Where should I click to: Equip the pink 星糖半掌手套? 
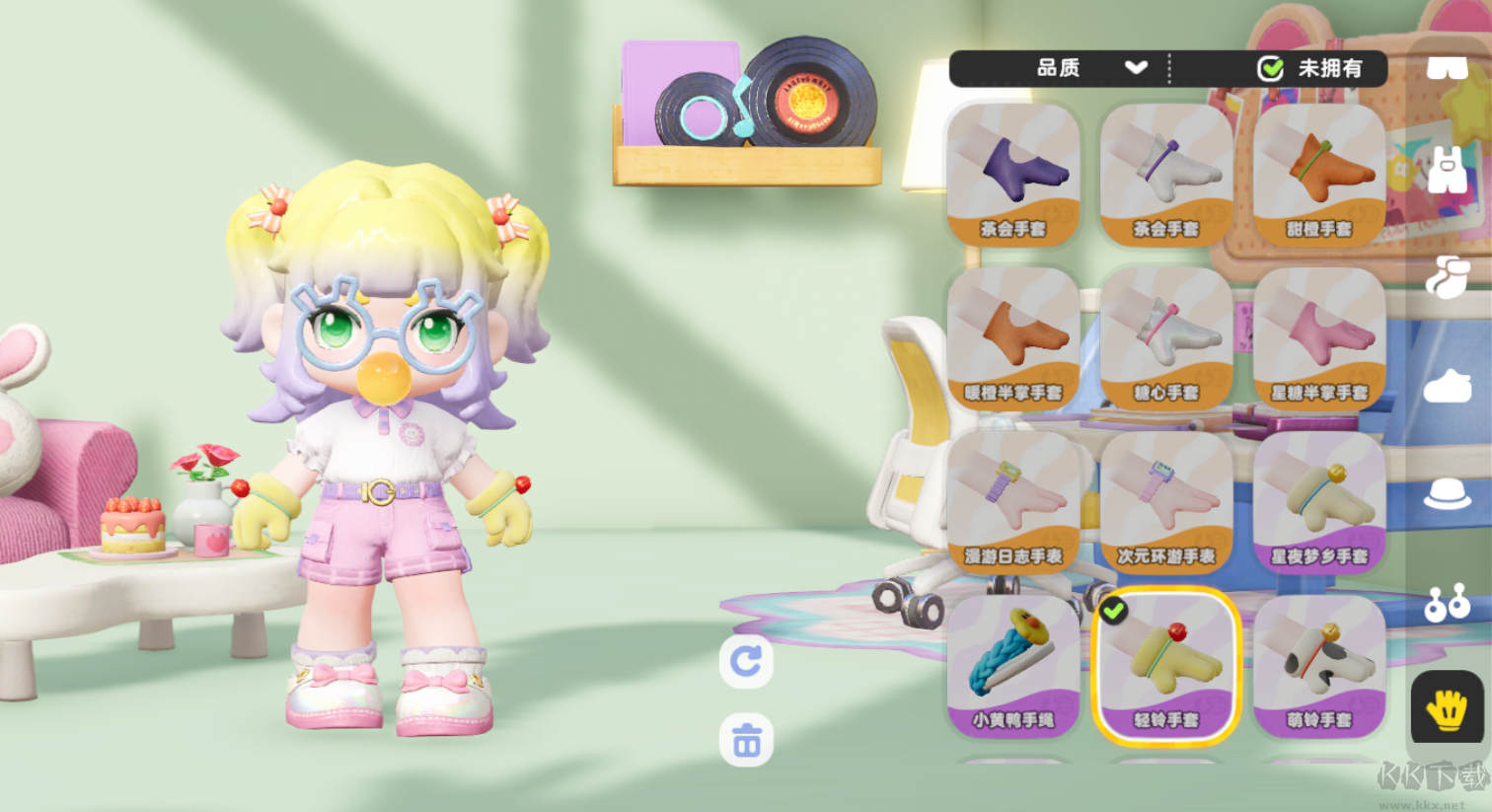pos(1319,338)
